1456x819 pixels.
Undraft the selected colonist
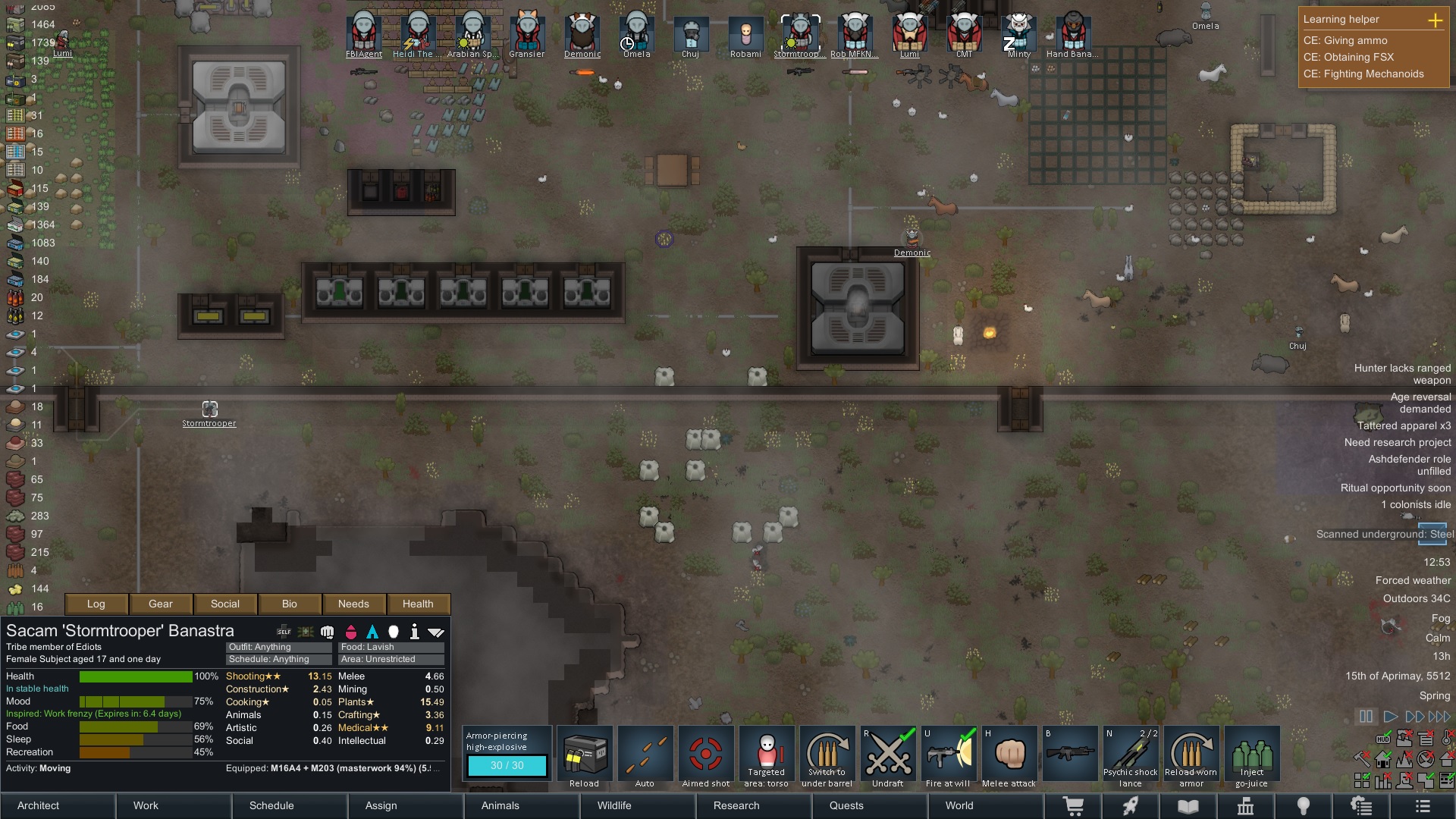pyautogui.click(x=887, y=758)
